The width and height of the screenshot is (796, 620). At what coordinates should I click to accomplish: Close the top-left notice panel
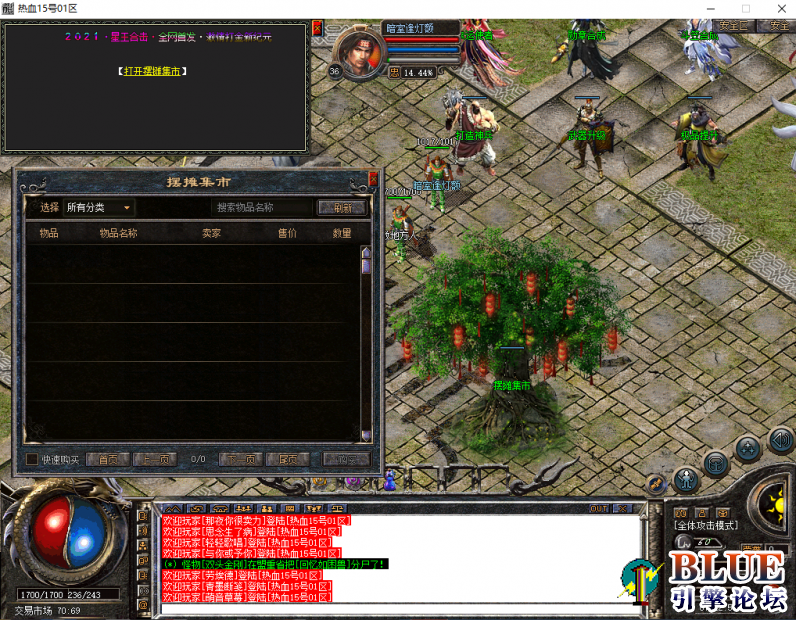pyautogui.click(x=318, y=28)
